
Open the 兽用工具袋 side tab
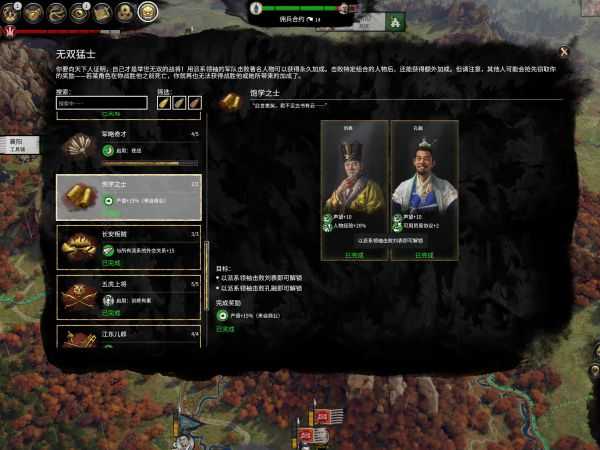tap(15, 147)
